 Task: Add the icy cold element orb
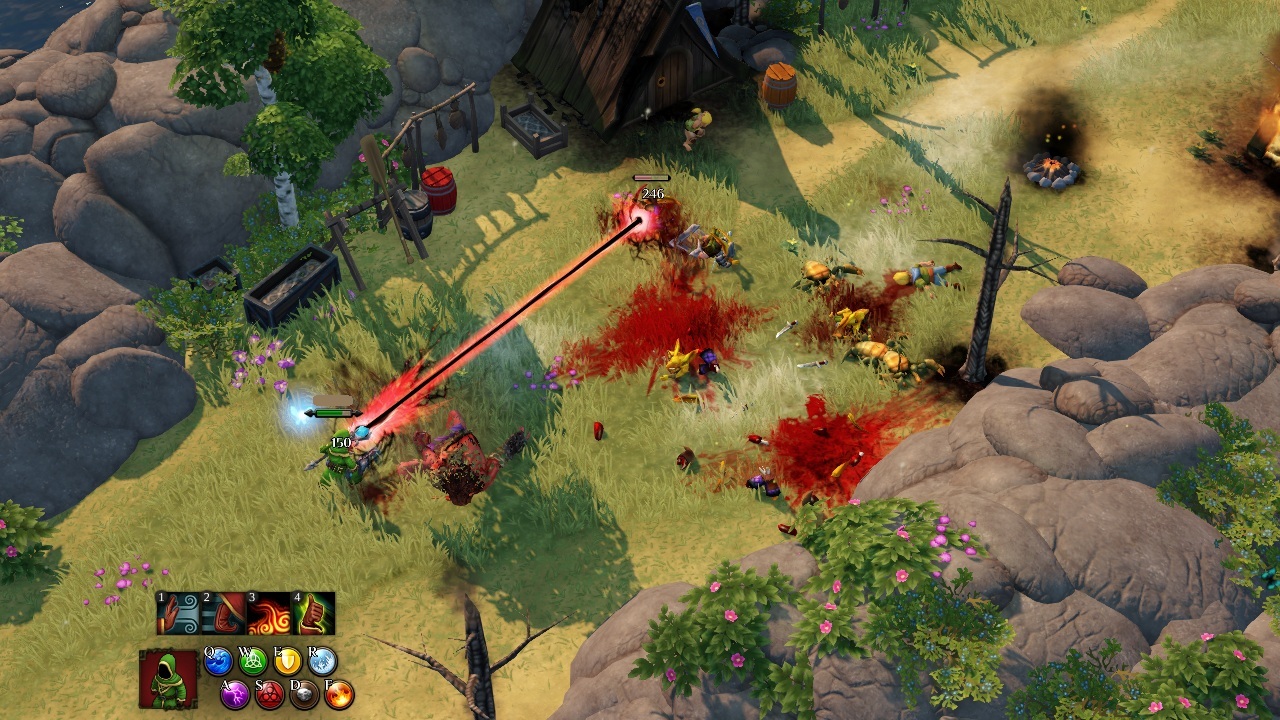click(323, 661)
